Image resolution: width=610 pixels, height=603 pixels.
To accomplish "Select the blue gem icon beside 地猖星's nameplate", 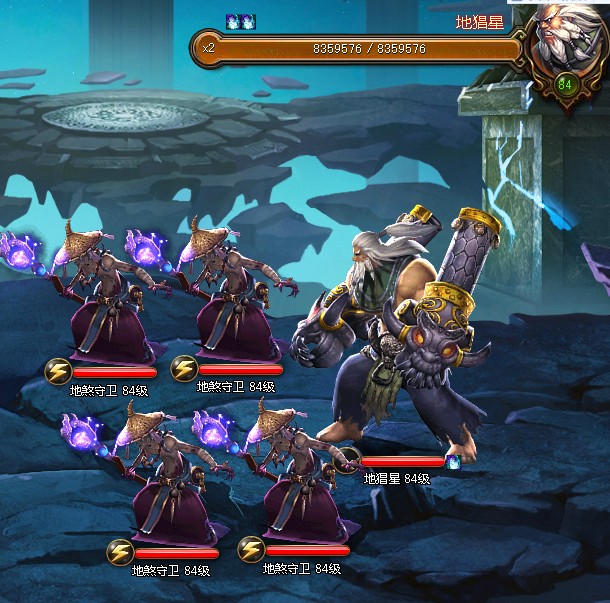I will pos(451,461).
